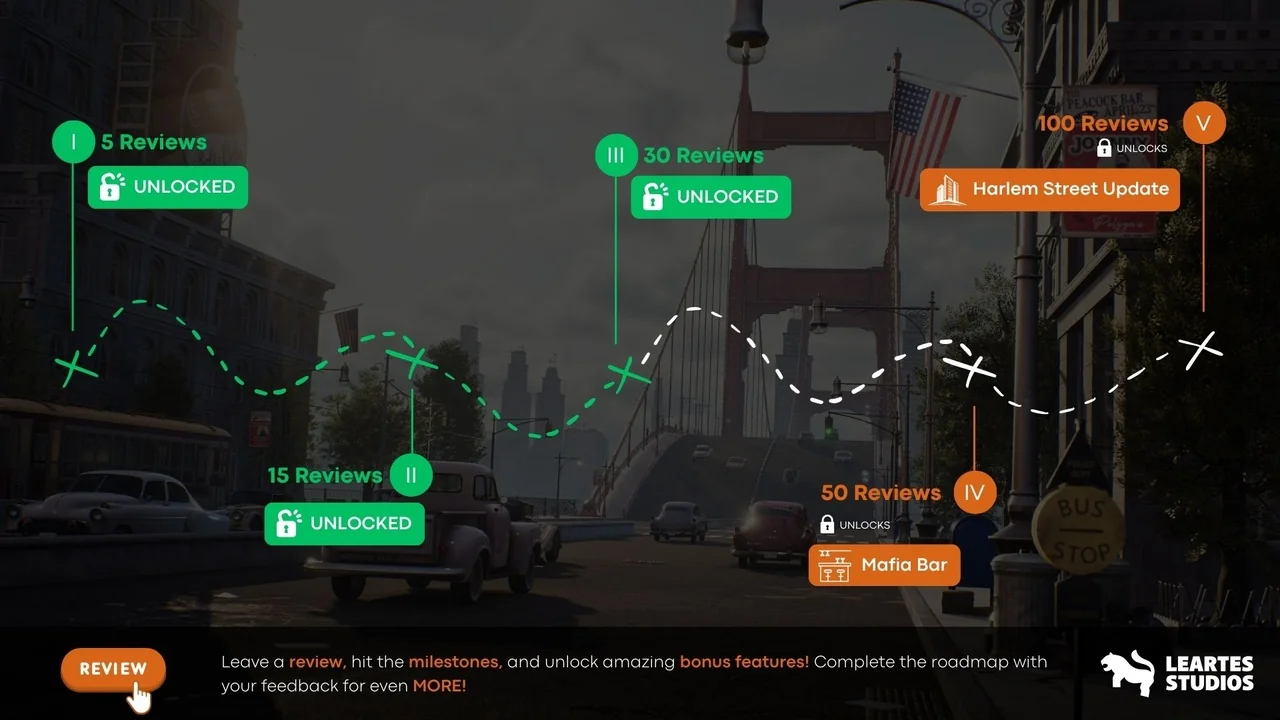The image size is (1280, 720).
Task: Select the Harlem Street Update reward
Action: 1049,189
